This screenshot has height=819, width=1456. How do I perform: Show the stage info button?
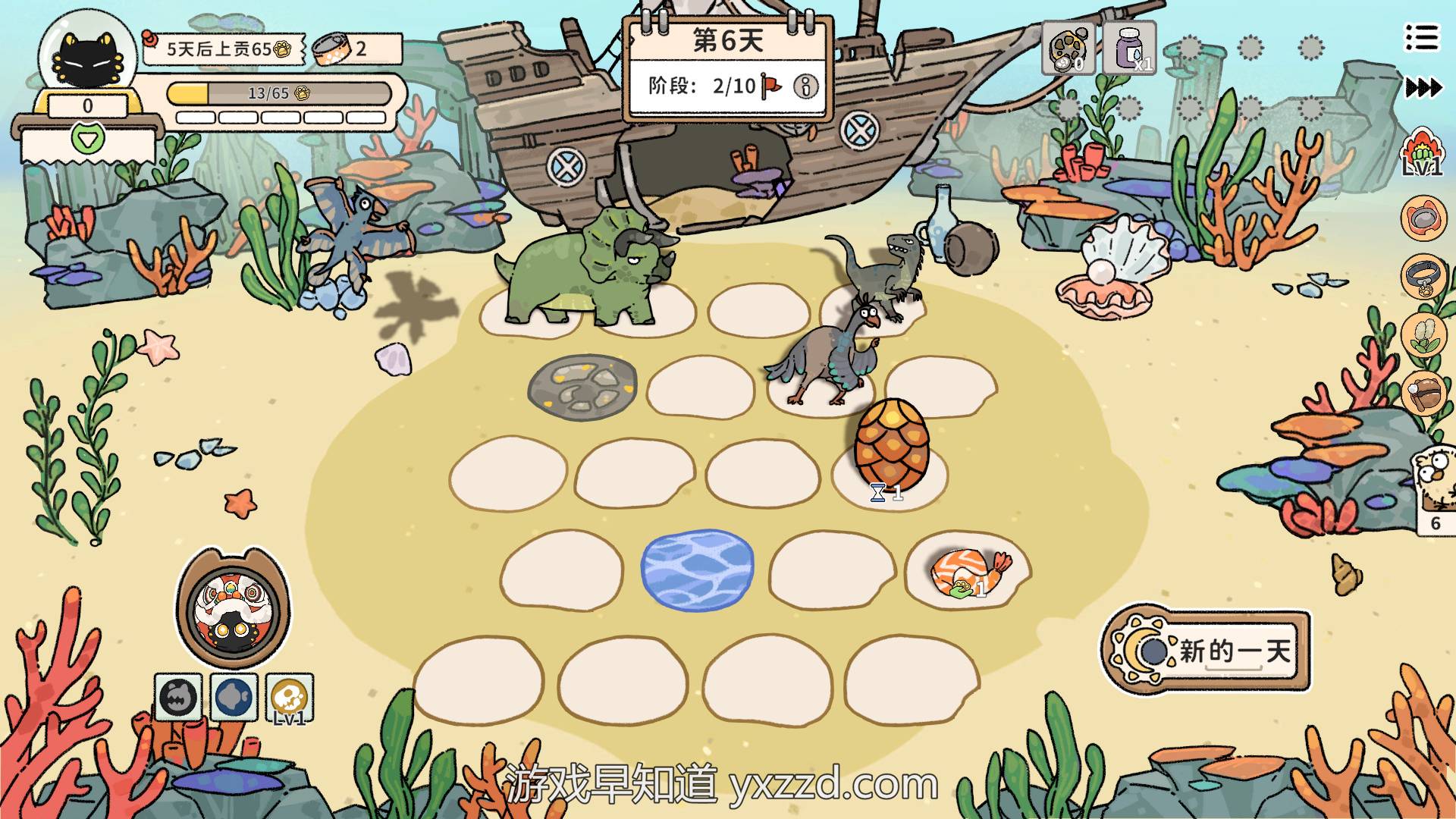(805, 86)
